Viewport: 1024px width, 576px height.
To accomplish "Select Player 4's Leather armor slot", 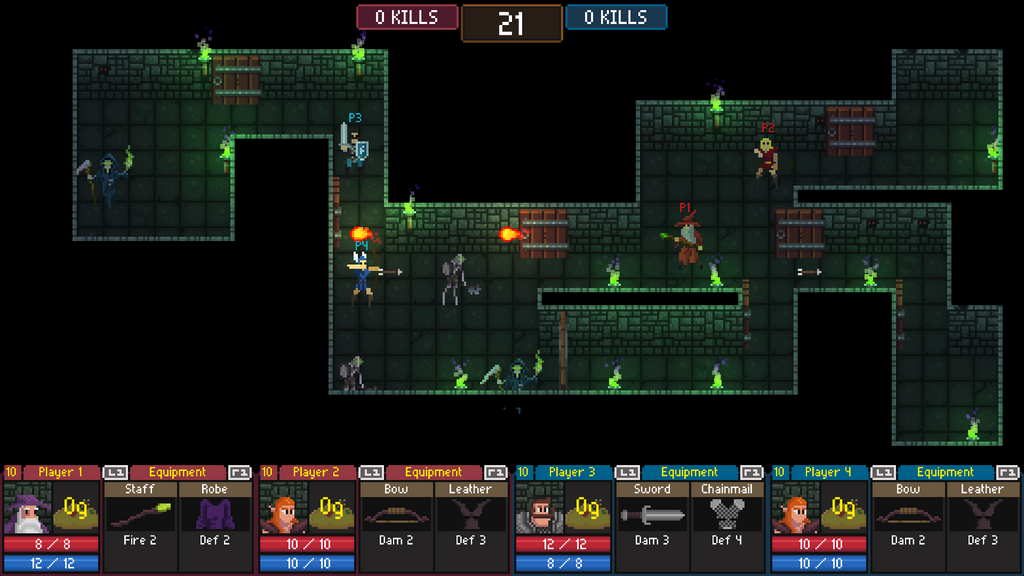I will (x=982, y=515).
